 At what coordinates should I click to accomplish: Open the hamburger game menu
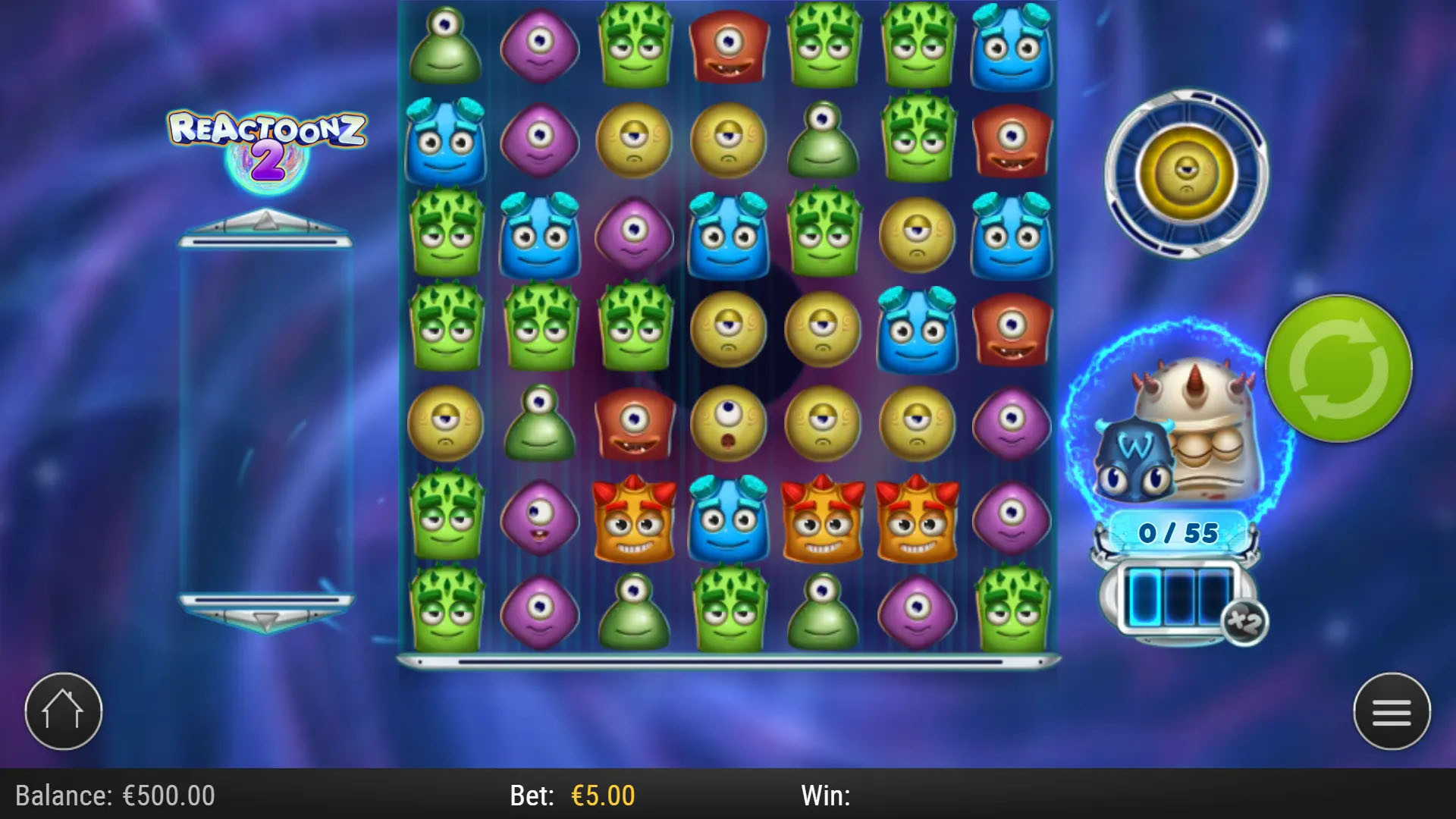(1392, 710)
